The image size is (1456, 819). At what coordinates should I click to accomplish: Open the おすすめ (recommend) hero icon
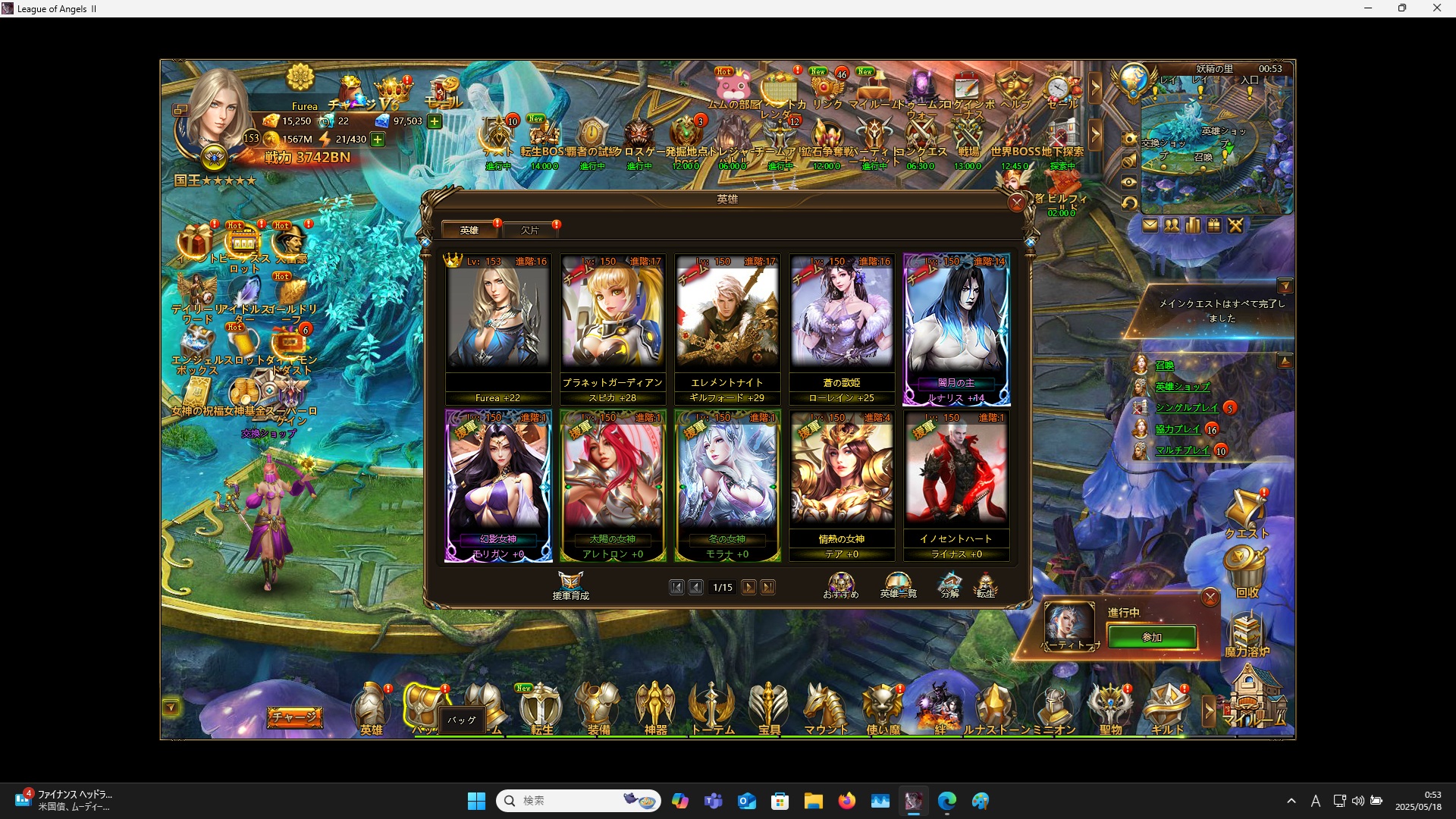click(x=840, y=584)
